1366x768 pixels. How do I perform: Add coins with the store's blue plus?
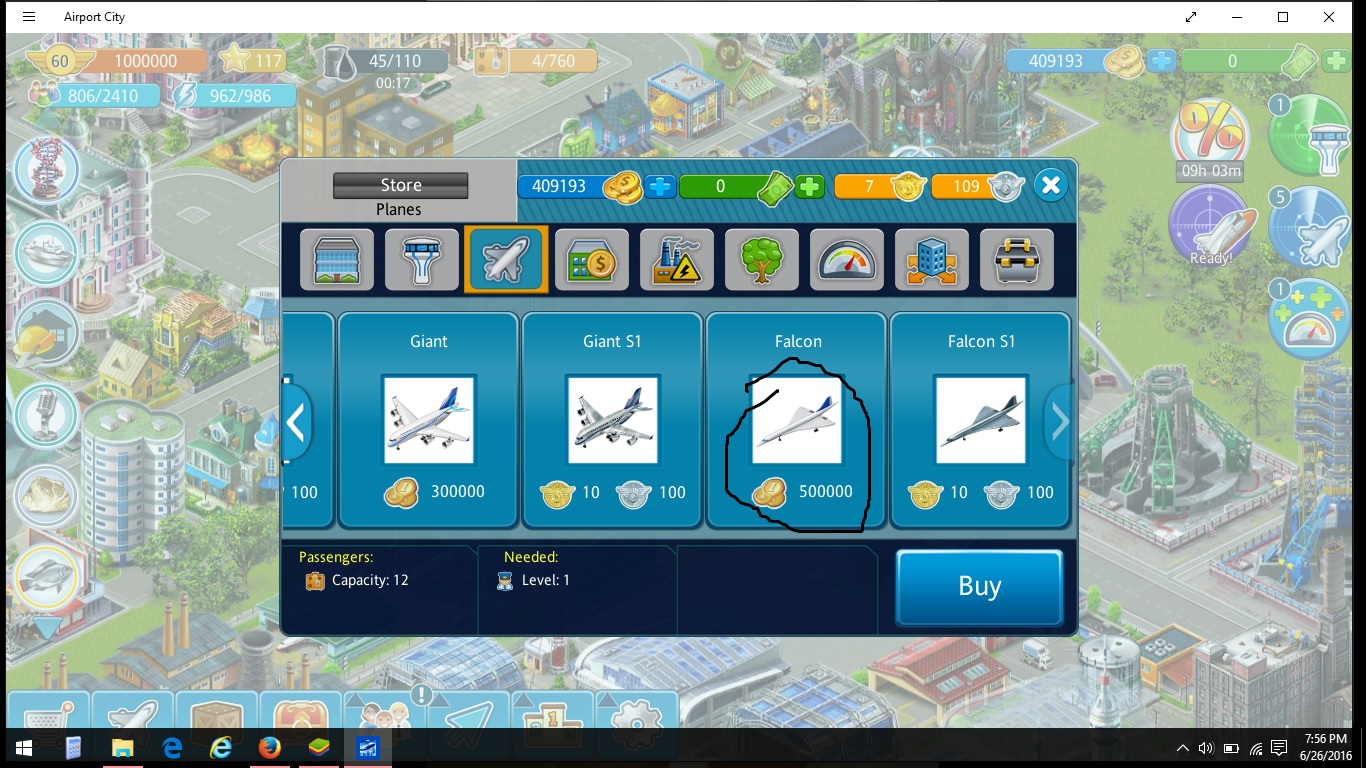(660, 186)
